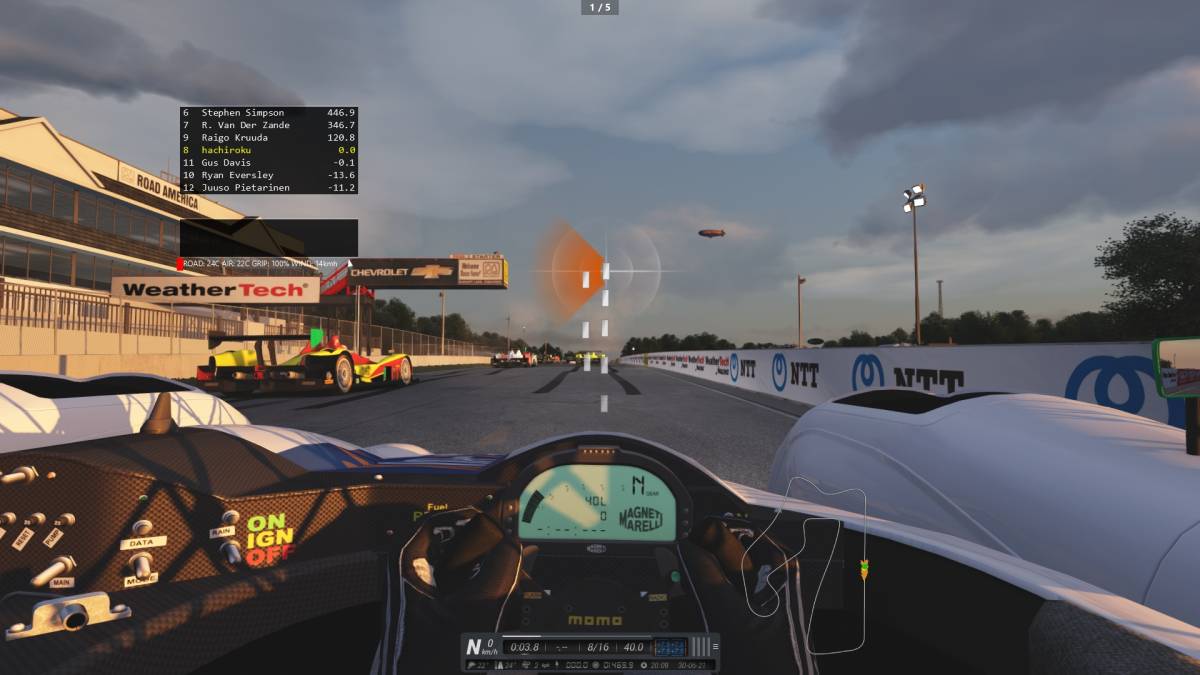1200x675 pixels.
Task: Click Raigo Kruuda's row in the standings
Action: [268, 137]
